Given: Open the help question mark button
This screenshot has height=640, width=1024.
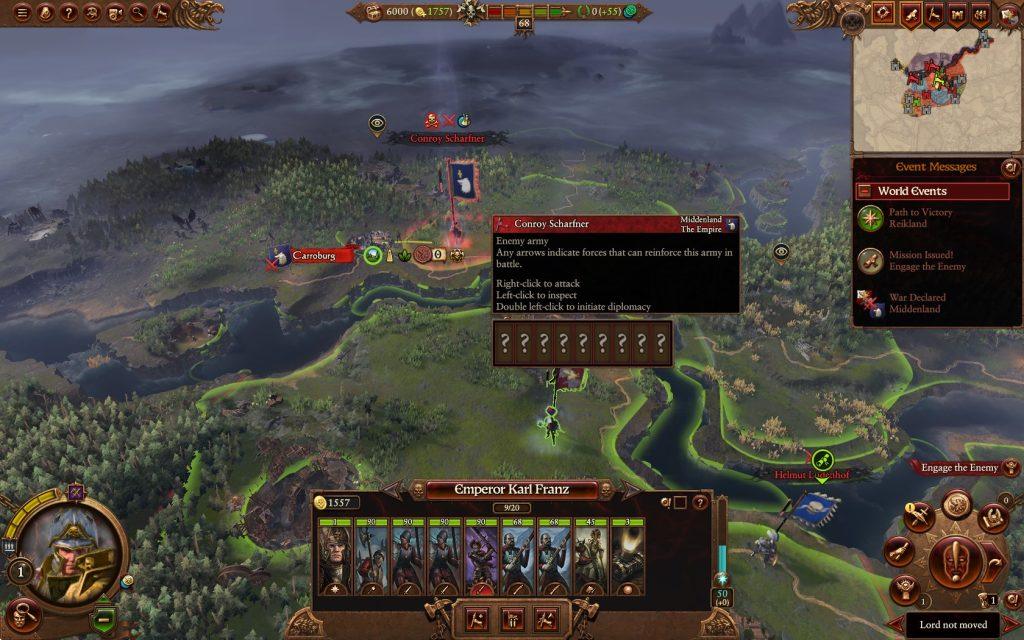Looking at the screenshot, I should pyautogui.click(x=68, y=13).
